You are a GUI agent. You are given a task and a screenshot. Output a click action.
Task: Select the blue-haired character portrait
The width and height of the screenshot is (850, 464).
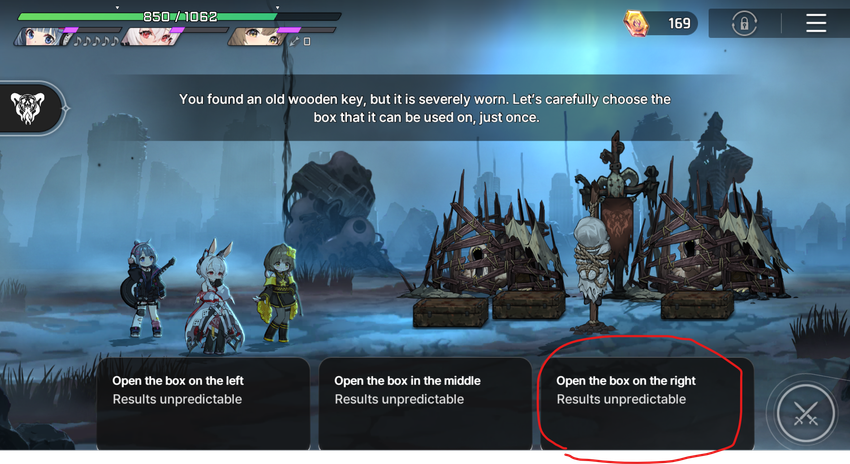coord(38,37)
